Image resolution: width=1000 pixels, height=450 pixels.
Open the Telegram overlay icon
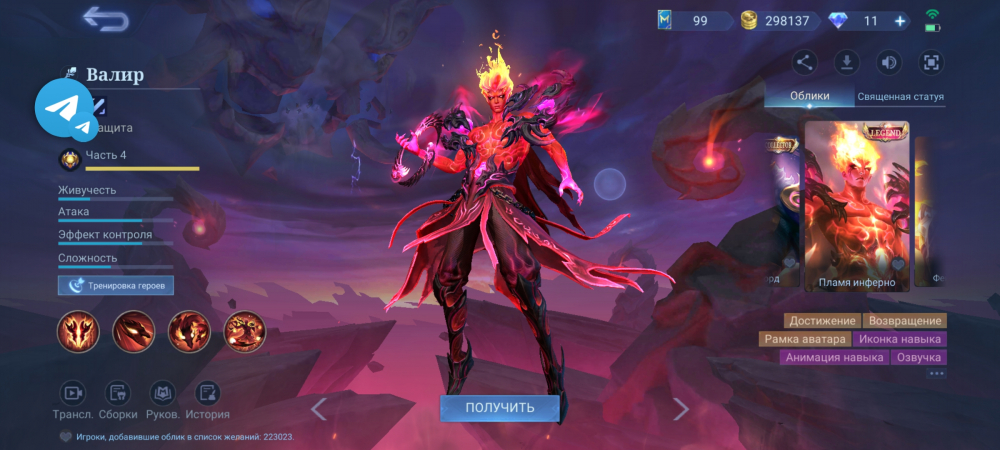click(65, 110)
